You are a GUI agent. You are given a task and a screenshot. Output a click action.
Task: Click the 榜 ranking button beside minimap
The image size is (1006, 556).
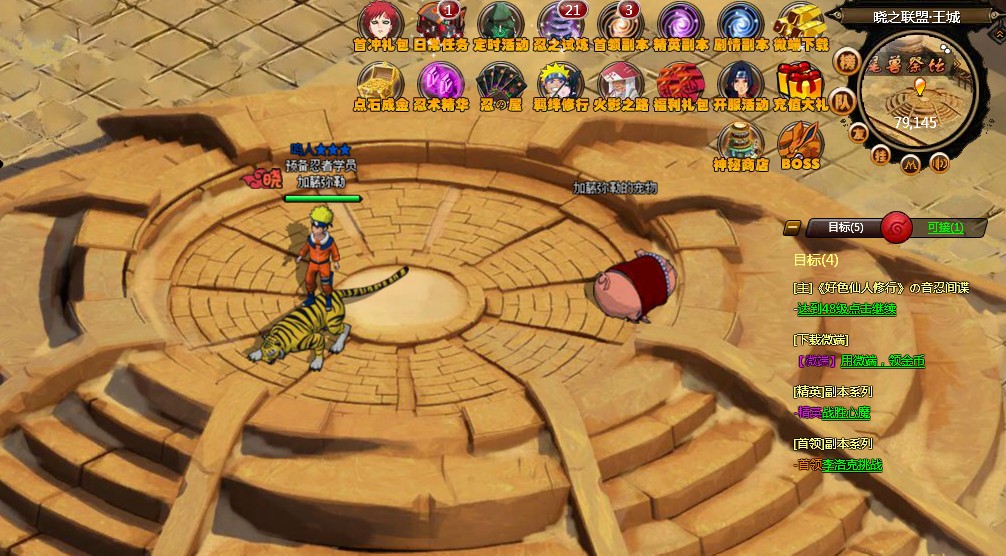click(x=848, y=63)
